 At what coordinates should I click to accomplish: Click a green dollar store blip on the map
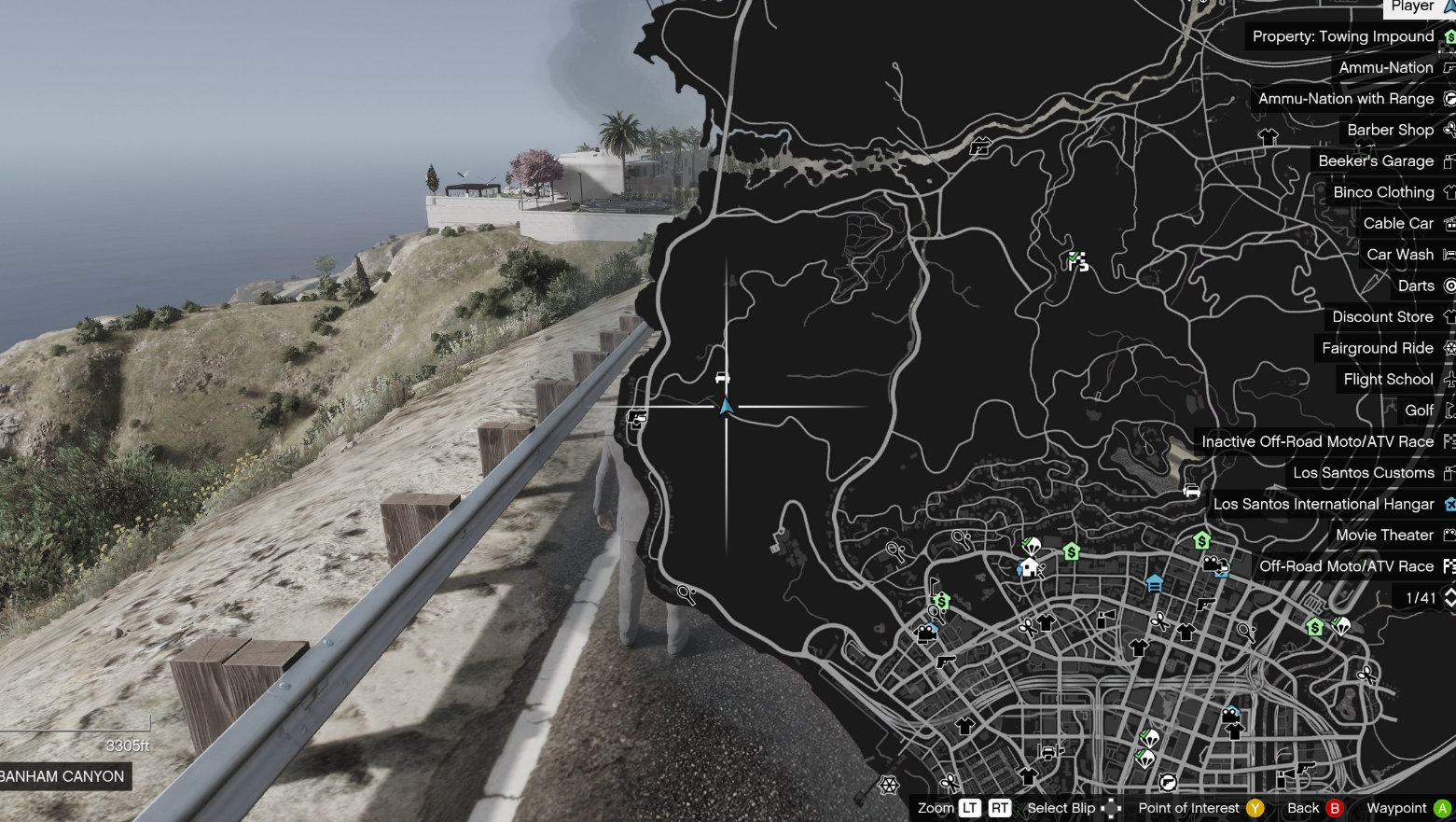[1072, 551]
